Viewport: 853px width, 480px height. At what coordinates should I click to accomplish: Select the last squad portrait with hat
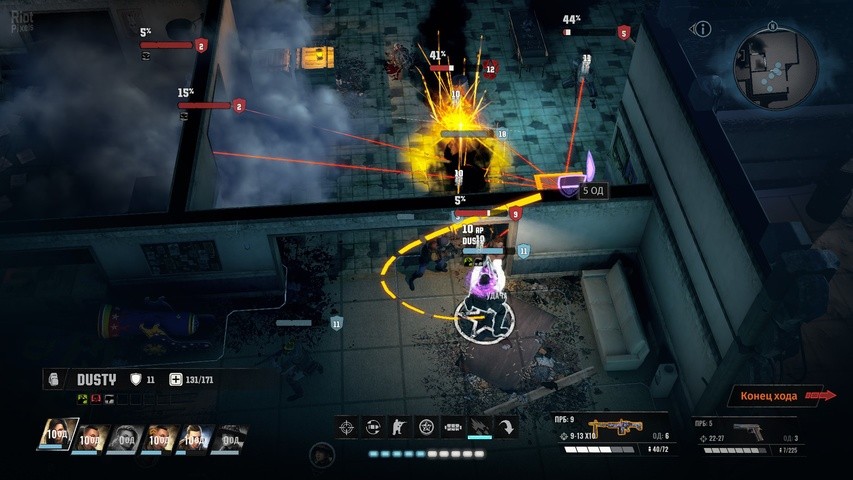229,438
